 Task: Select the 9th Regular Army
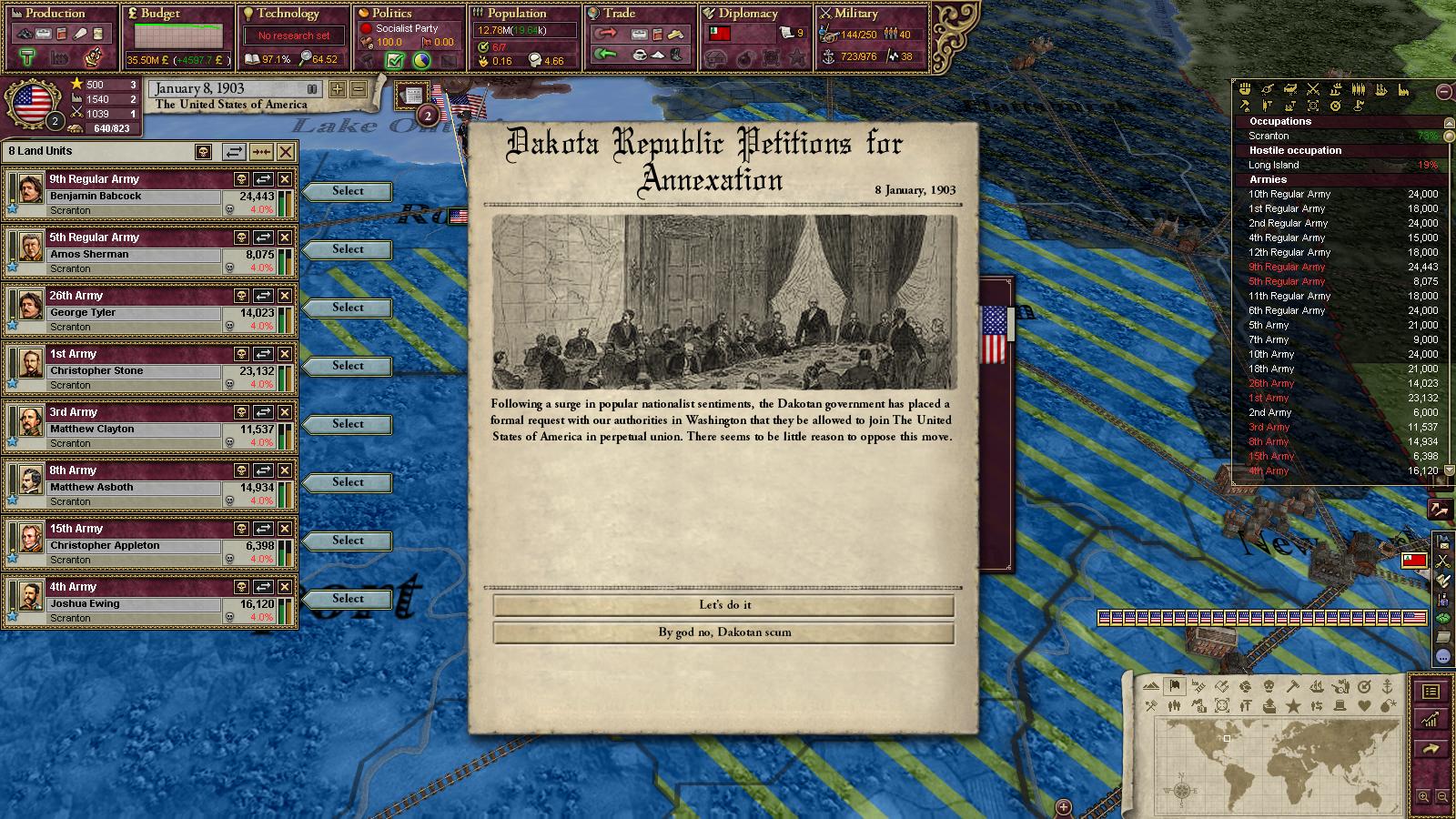point(348,191)
